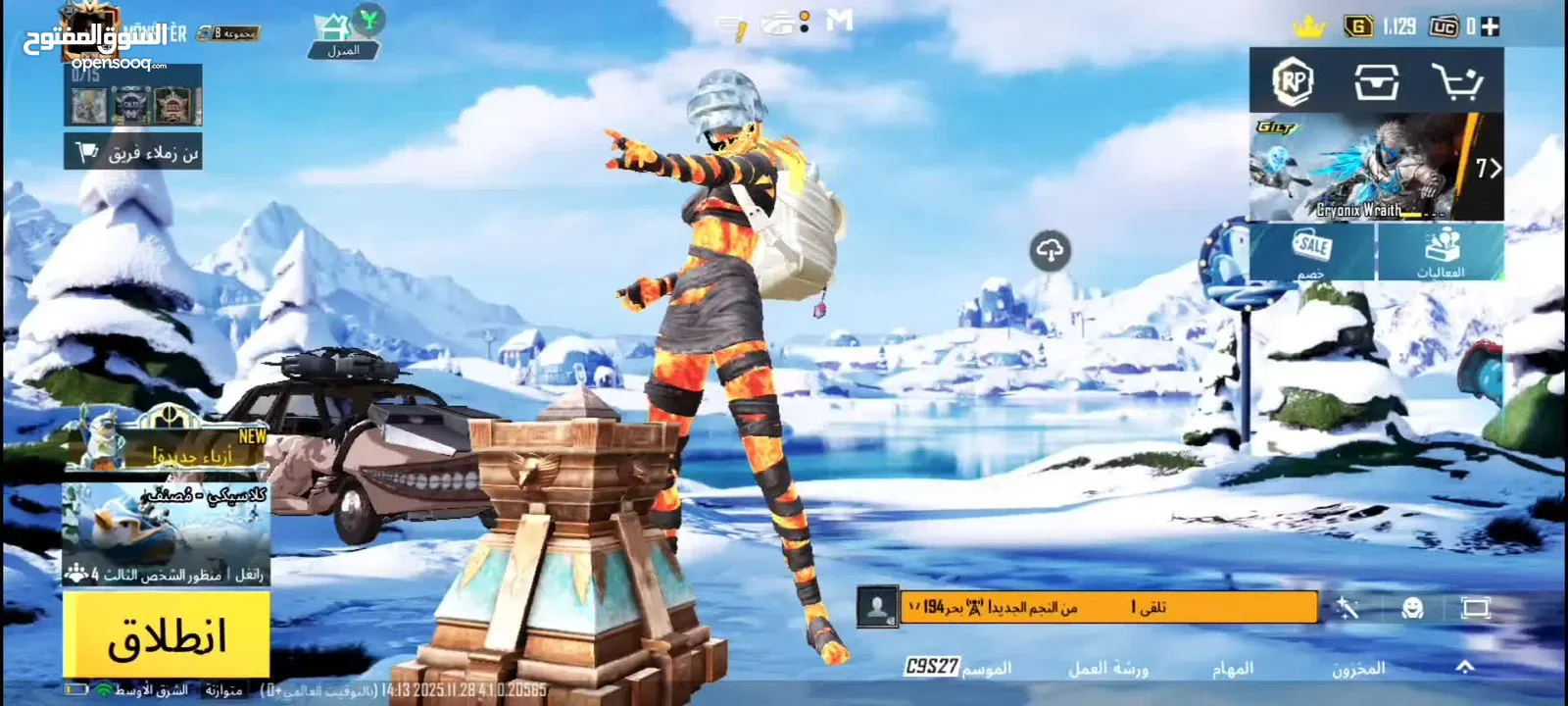Add UC with the plus button

(1491, 26)
